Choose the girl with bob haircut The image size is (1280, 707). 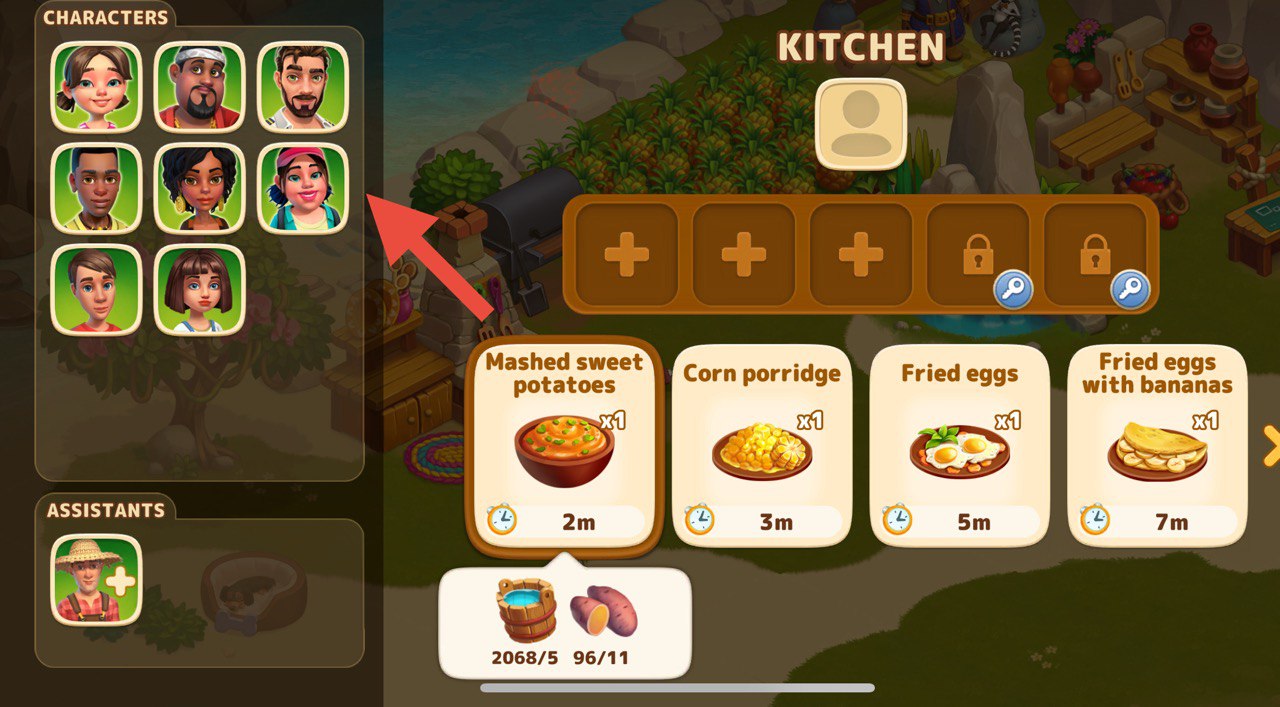click(x=200, y=289)
